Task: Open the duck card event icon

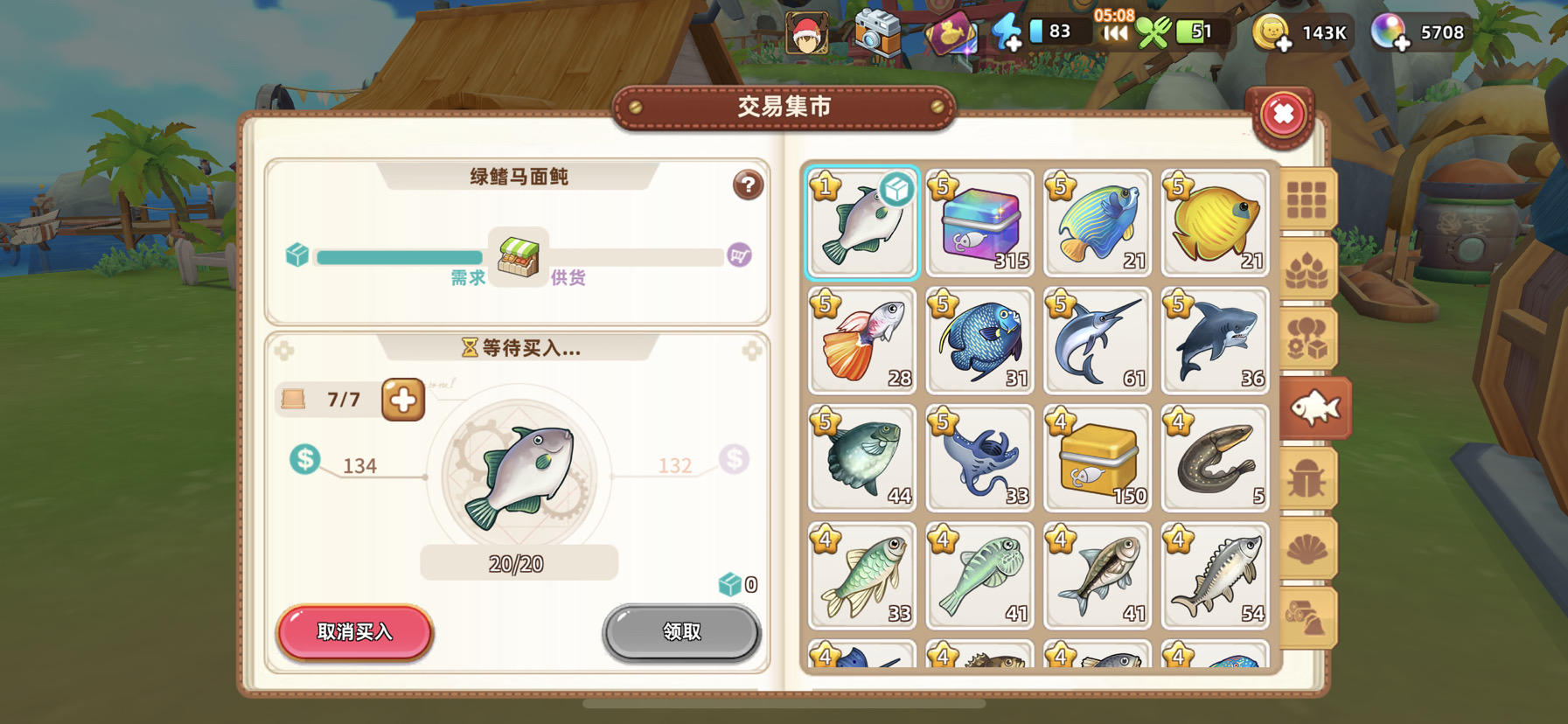Action: point(953,35)
